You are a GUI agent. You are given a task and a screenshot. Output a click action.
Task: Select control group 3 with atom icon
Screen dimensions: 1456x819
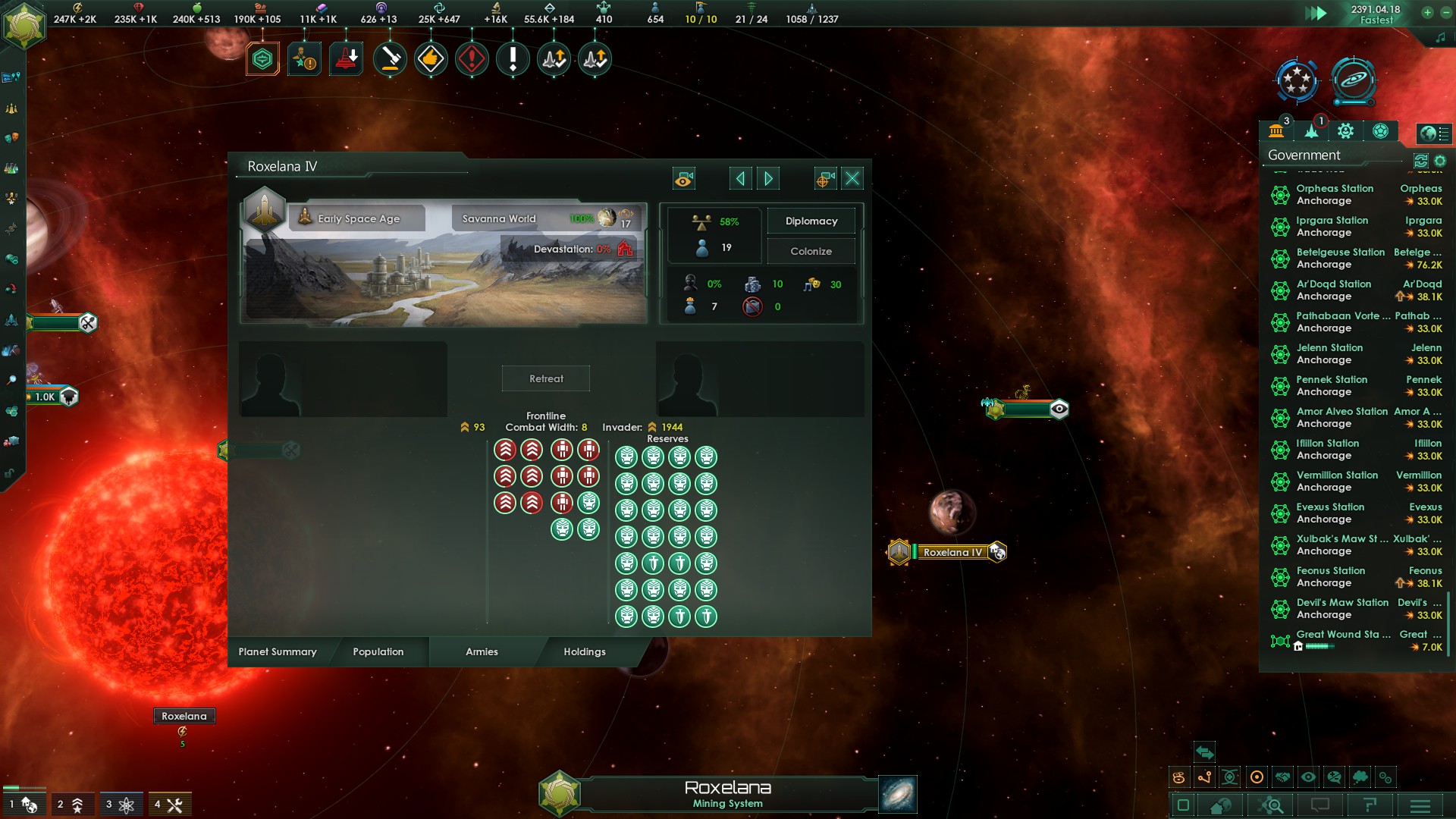[121, 805]
